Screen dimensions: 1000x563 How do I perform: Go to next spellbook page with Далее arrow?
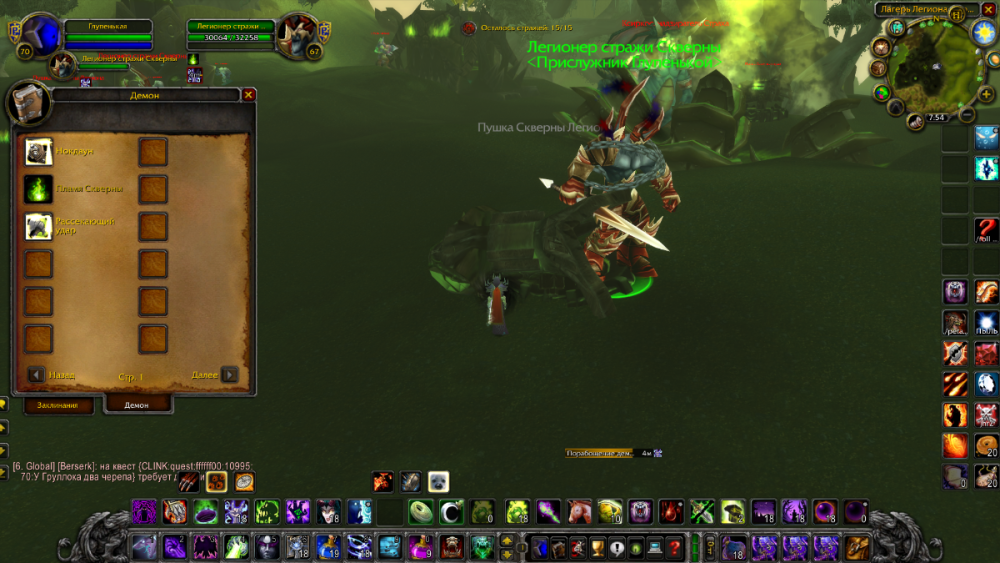230,374
